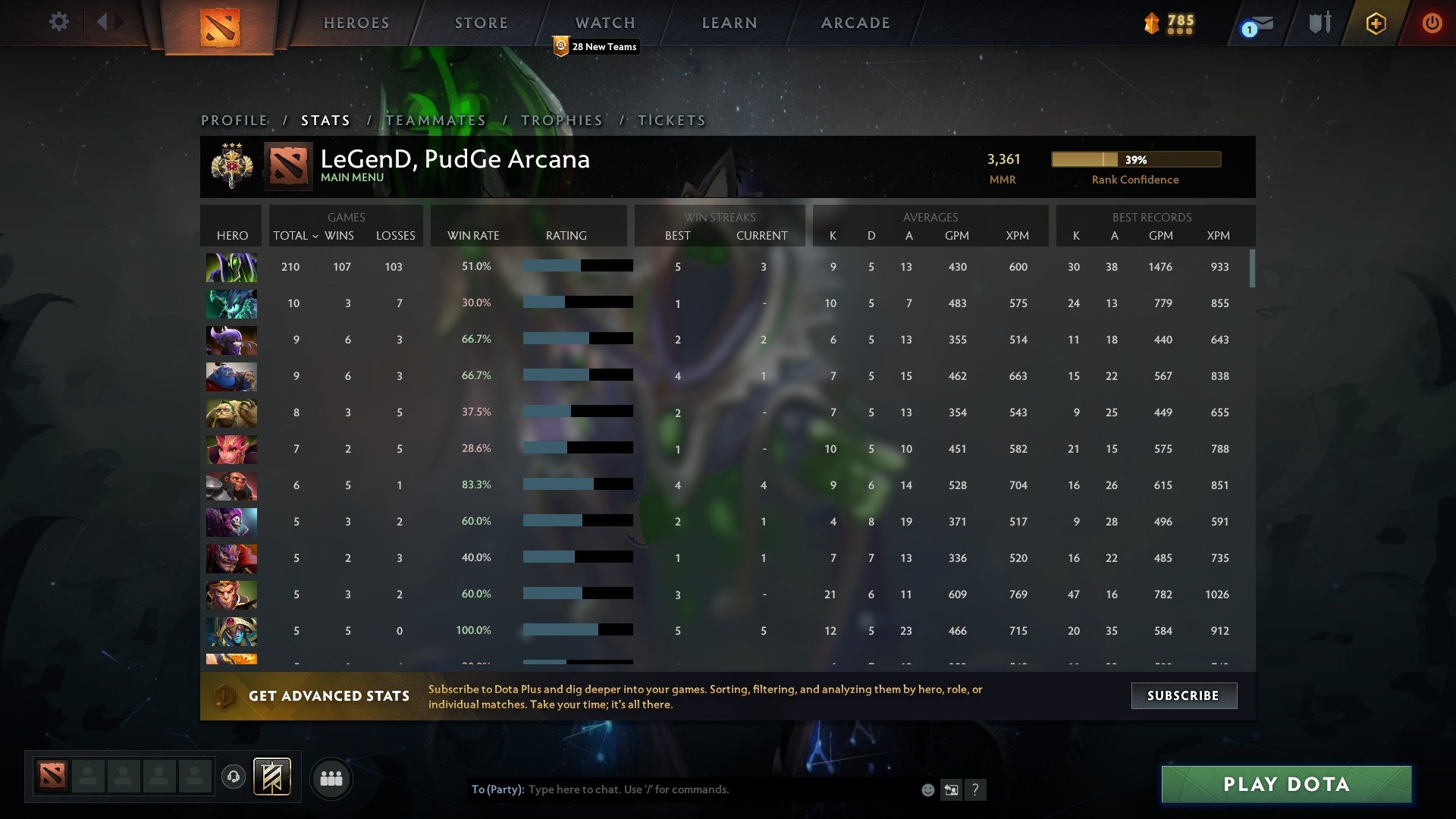Toggle voice chat with the headset icon
Viewport: 1456px width, 819px height.
(234, 778)
